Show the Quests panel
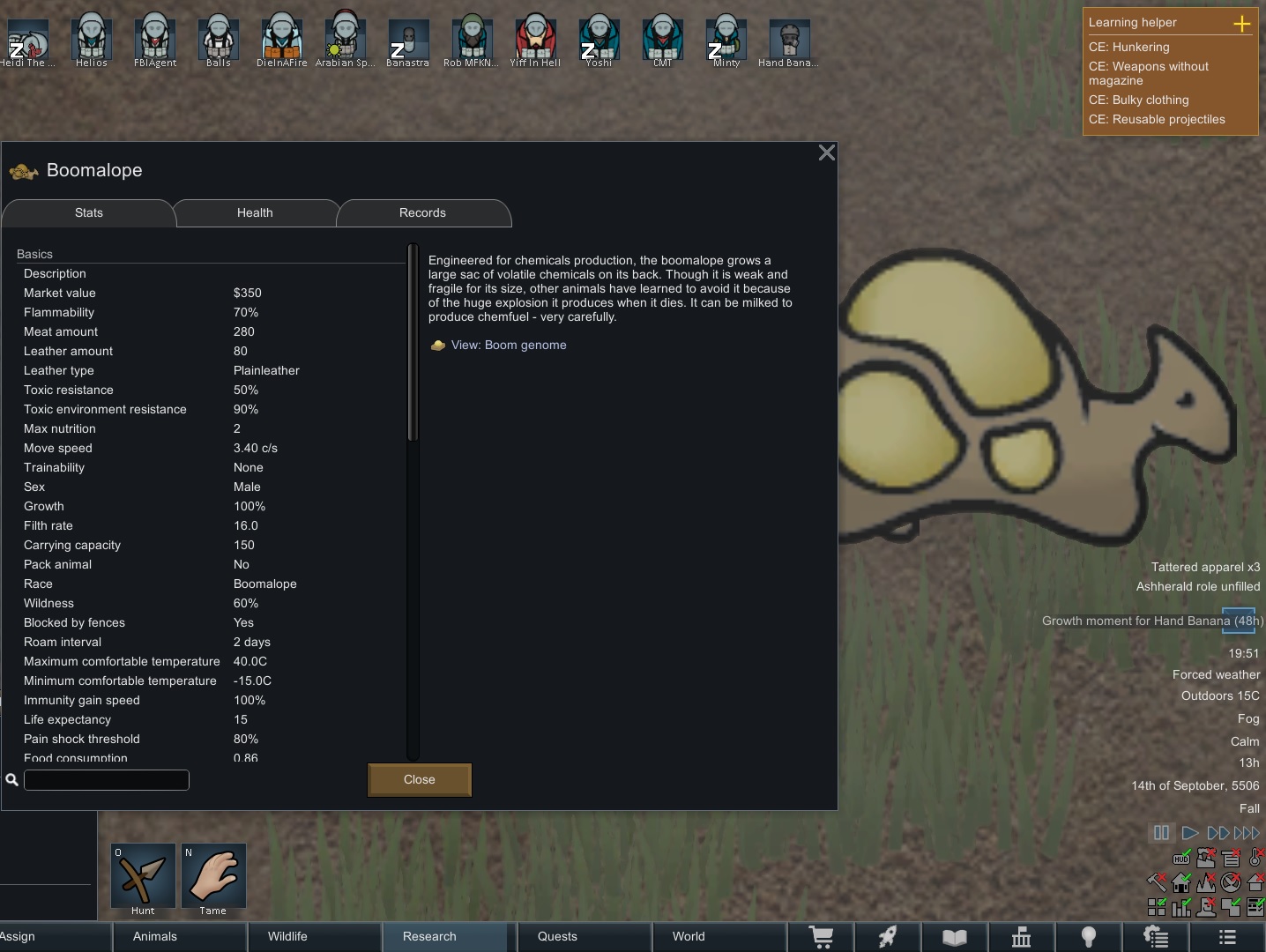 [x=557, y=936]
